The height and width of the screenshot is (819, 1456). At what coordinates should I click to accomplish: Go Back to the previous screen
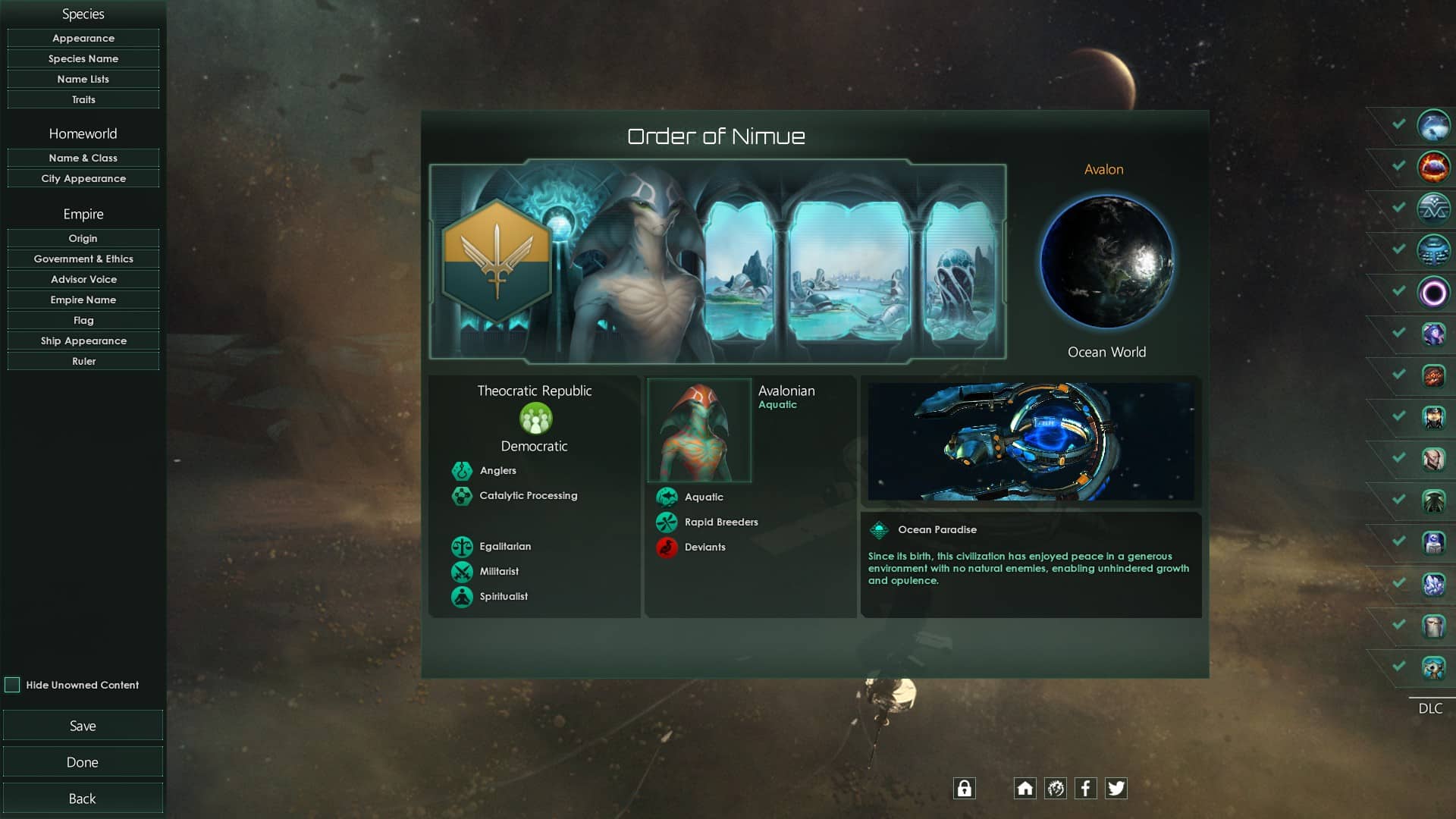click(83, 799)
